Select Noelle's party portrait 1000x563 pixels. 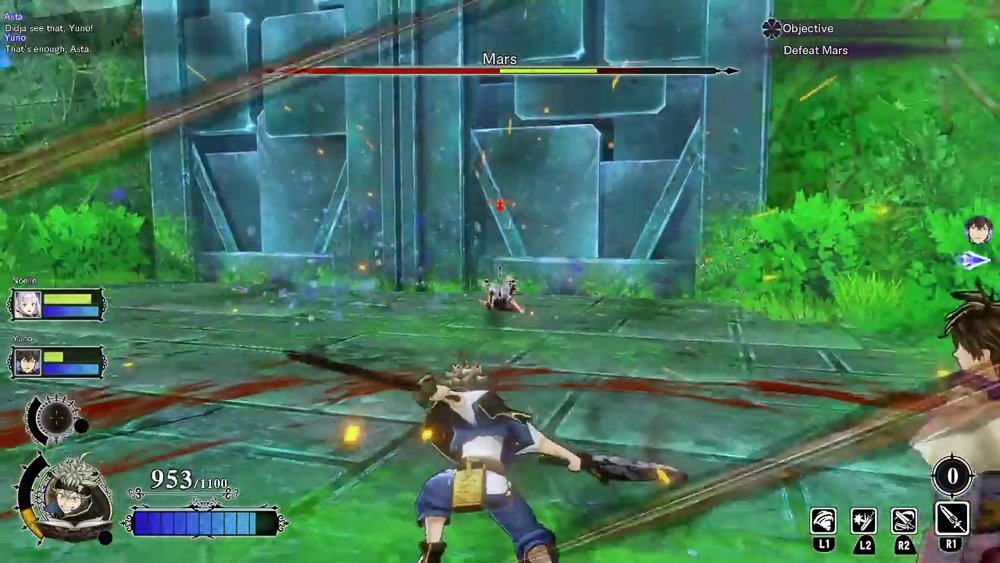click(26, 305)
